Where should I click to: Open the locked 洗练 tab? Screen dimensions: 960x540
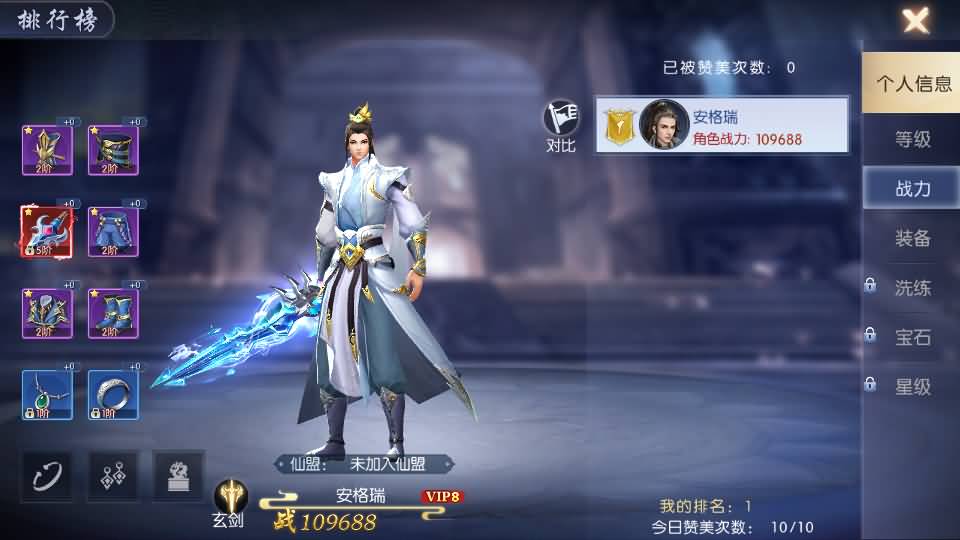point(912,288)
